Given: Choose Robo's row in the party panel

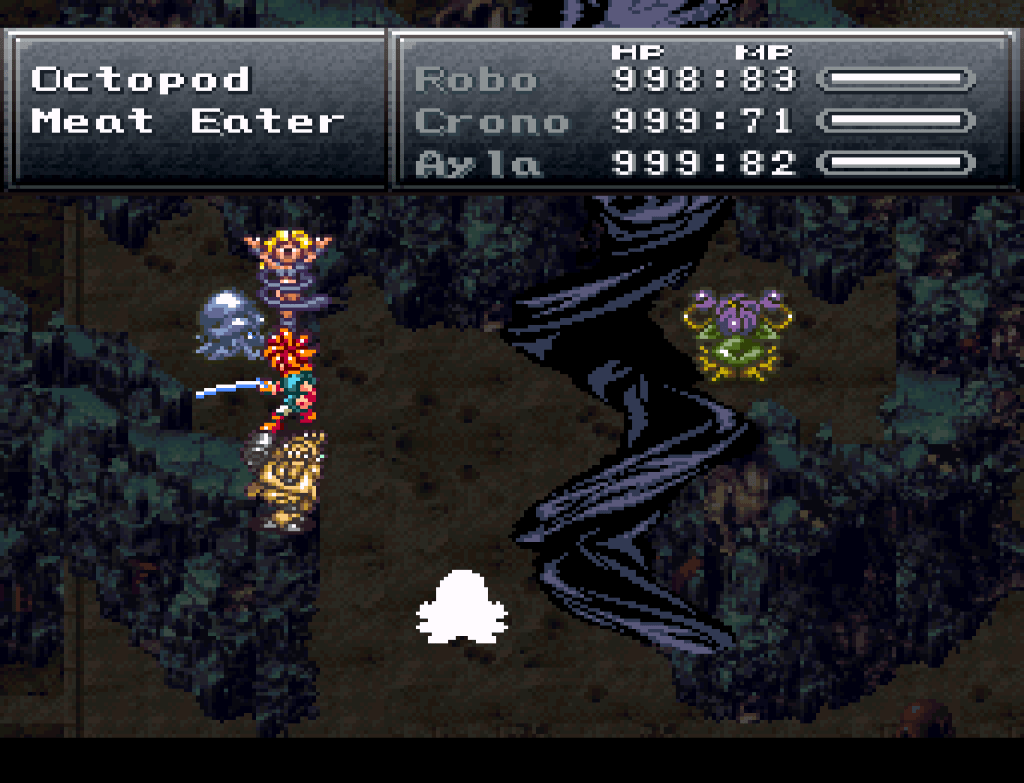Looking at the screenshot, I should [x=476, y=80].
